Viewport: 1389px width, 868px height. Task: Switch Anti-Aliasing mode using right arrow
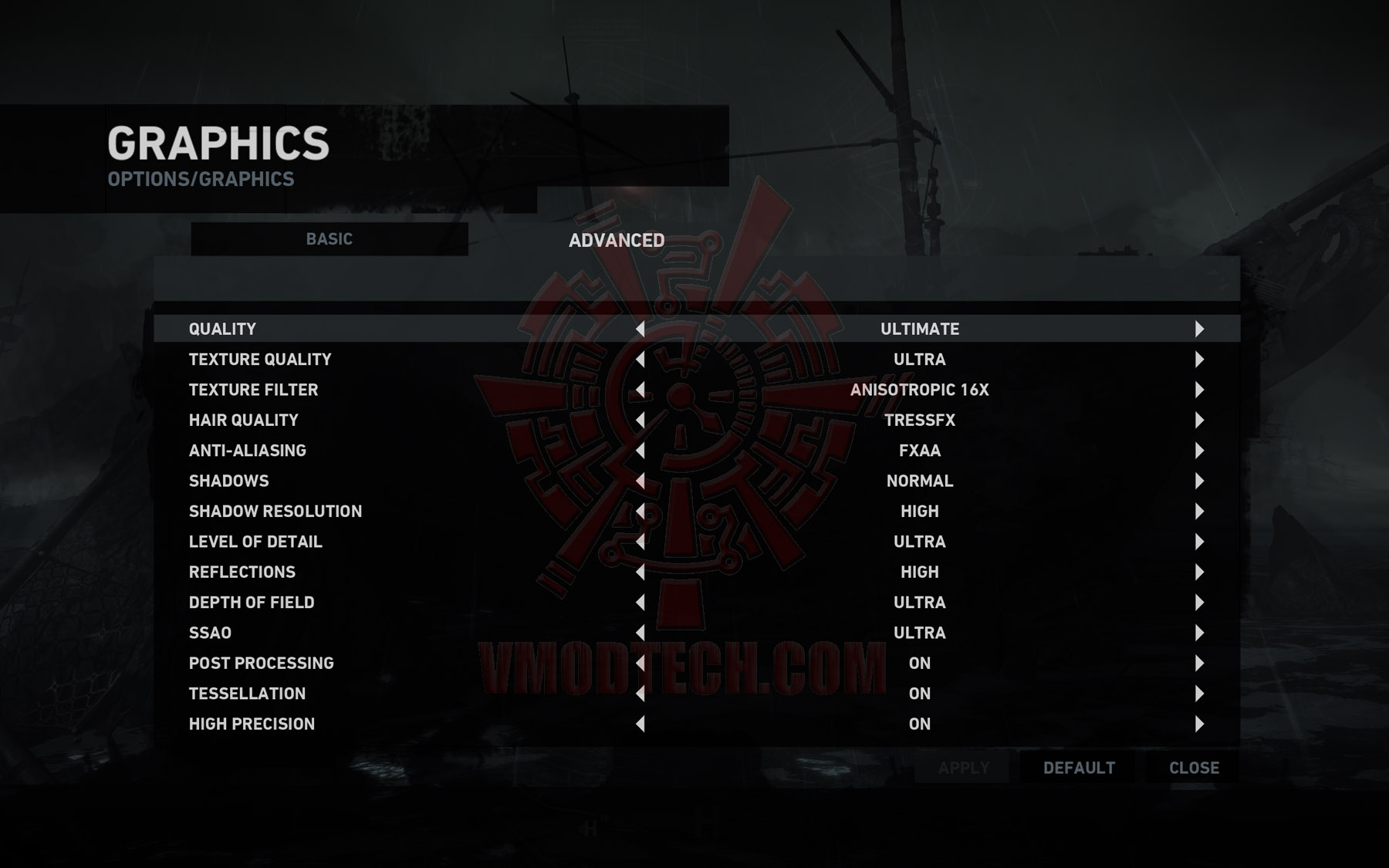[x=1199, y=451]
